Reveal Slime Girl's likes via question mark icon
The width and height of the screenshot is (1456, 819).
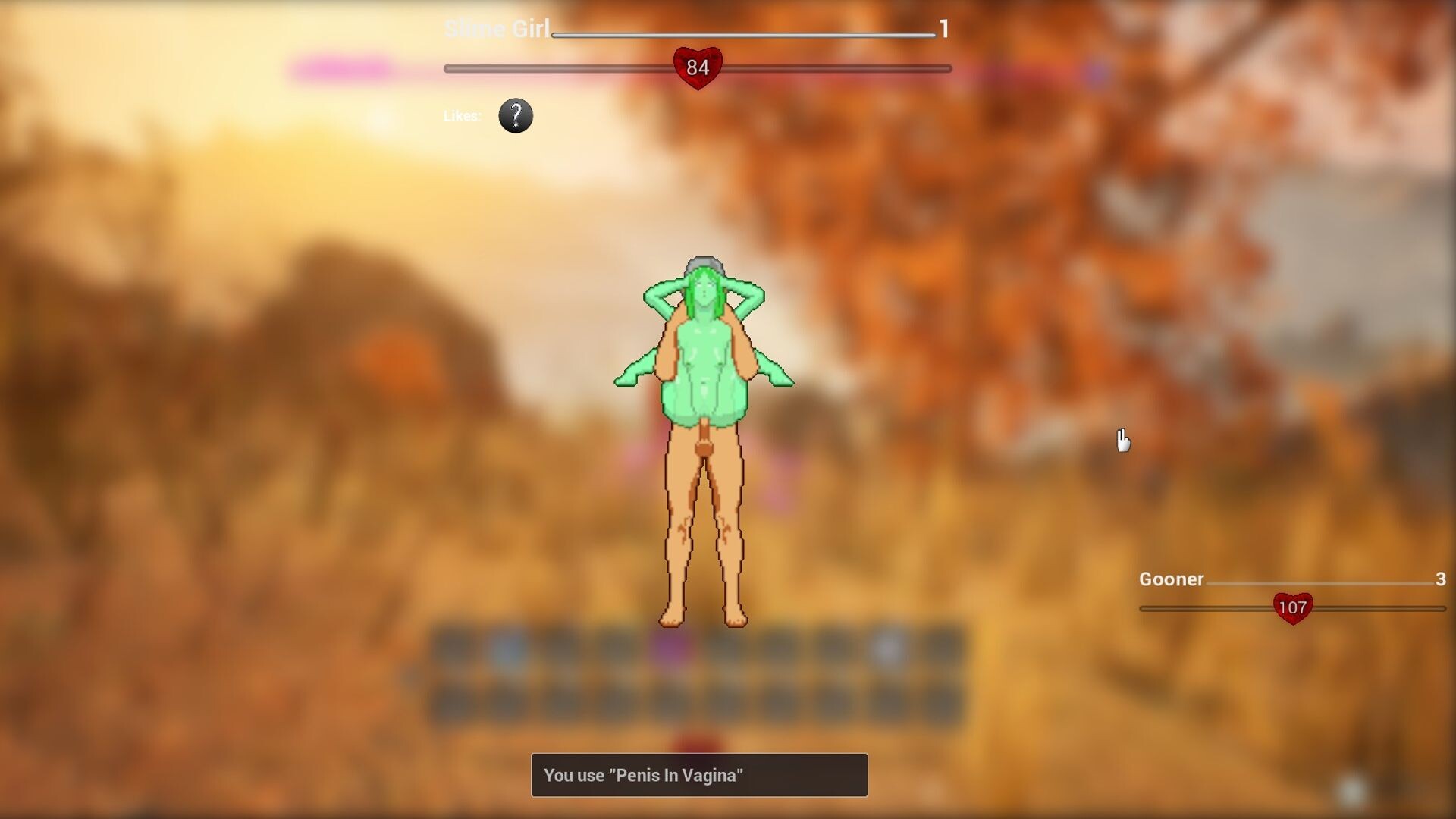[x=515, y=115]
